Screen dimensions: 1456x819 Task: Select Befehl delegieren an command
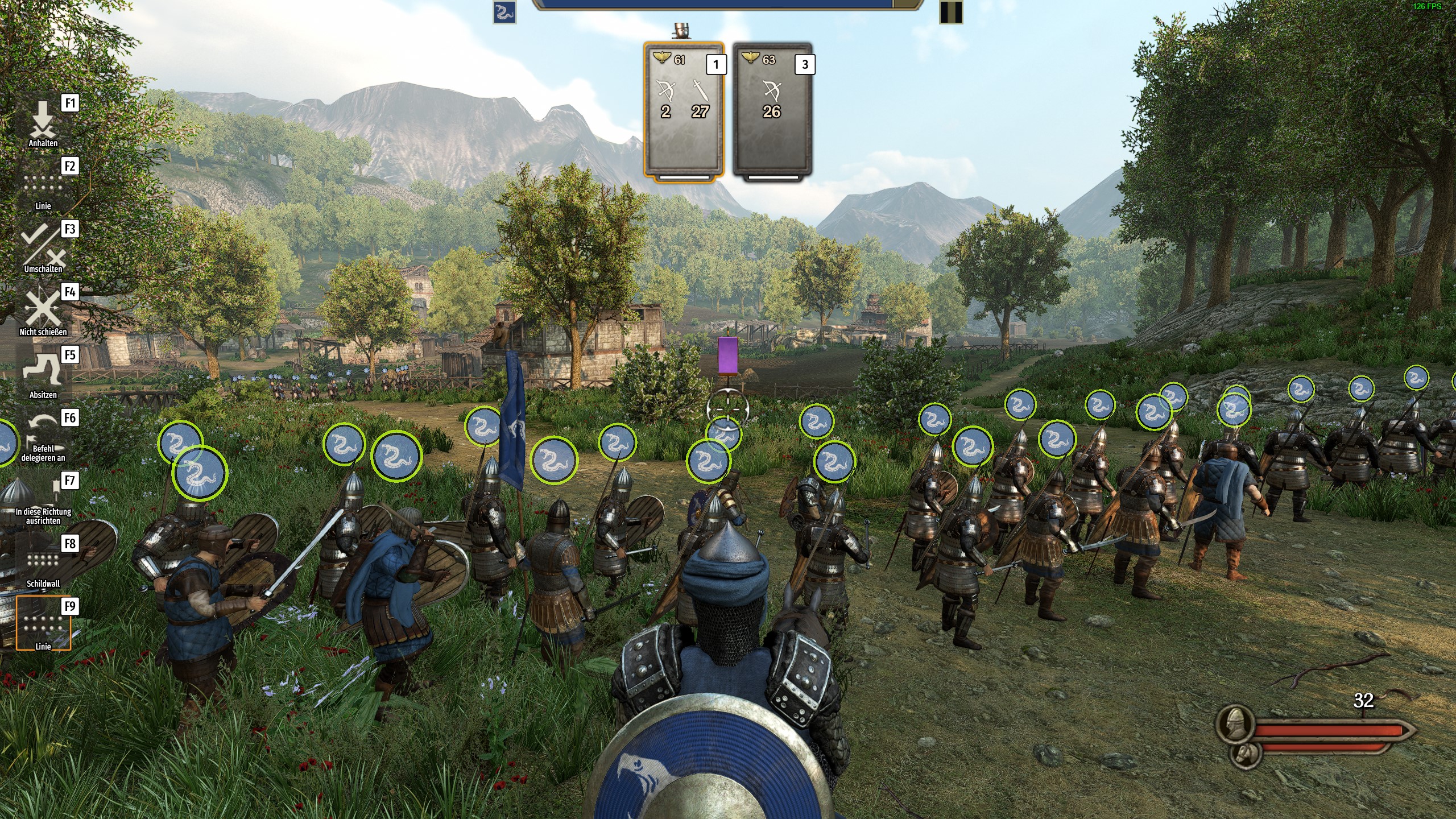(x=43, y=437)
